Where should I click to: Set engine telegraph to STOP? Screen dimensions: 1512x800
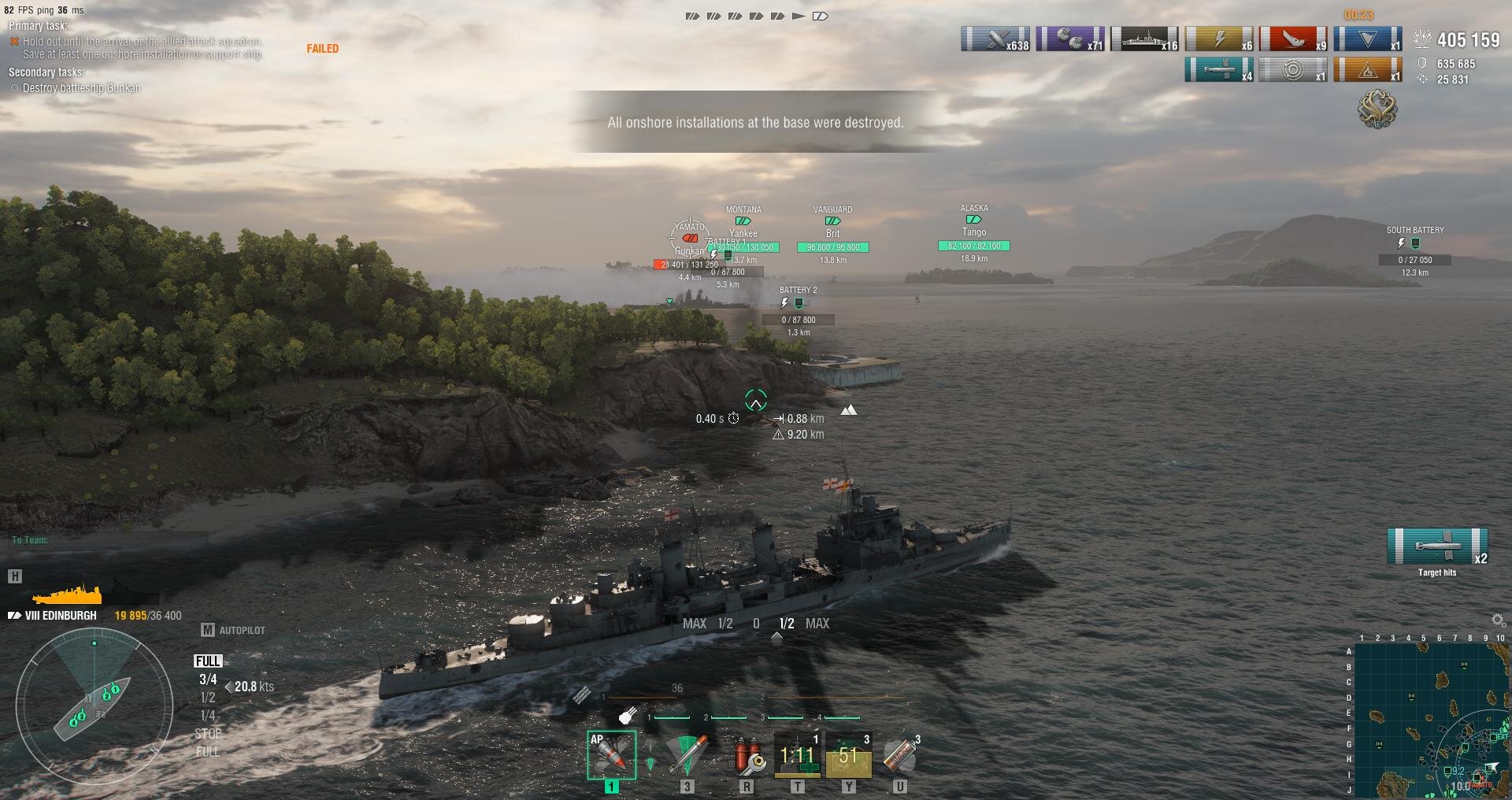click(208, 733)
